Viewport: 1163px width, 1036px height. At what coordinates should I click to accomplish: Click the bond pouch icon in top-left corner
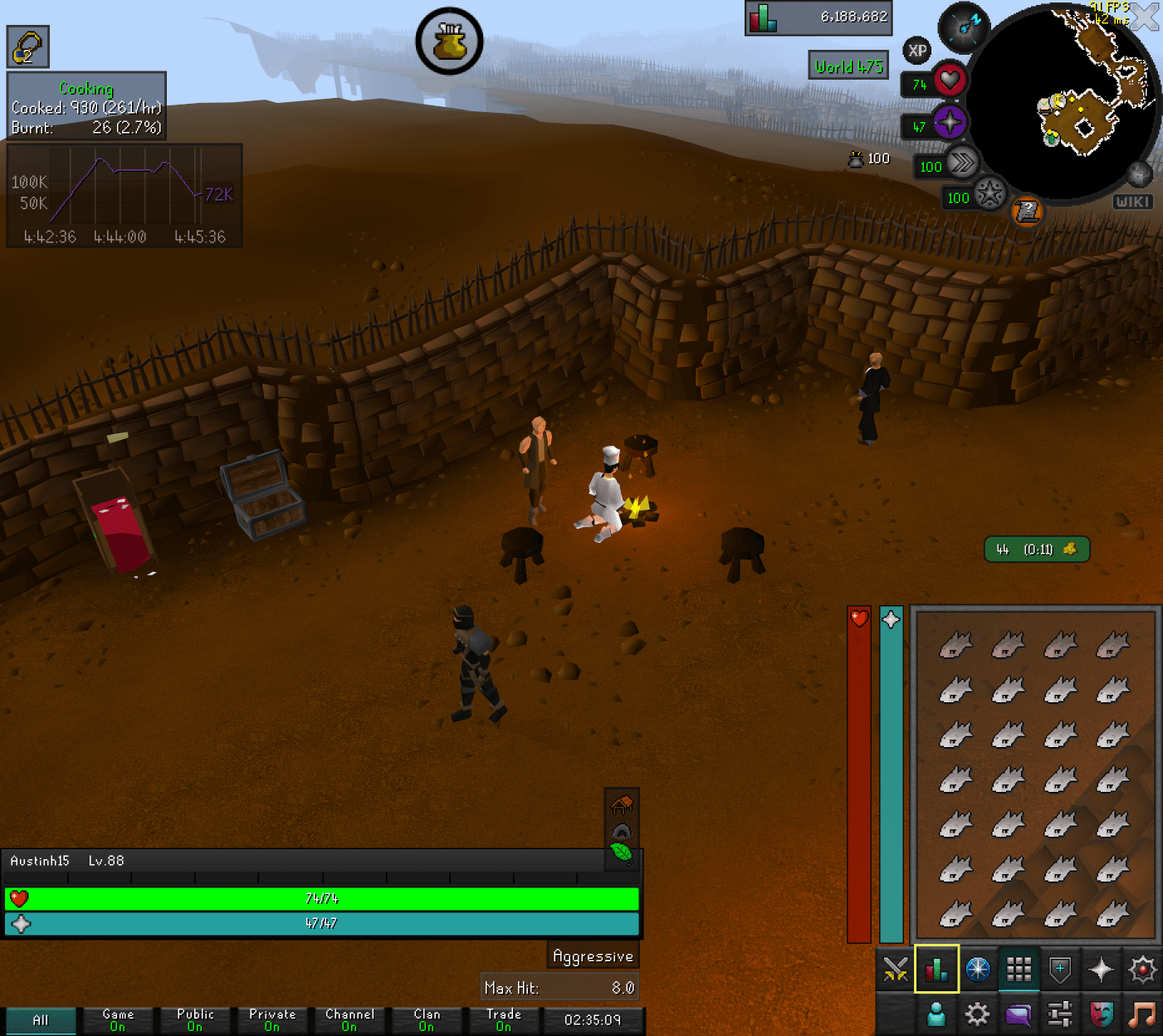point(27,46)
